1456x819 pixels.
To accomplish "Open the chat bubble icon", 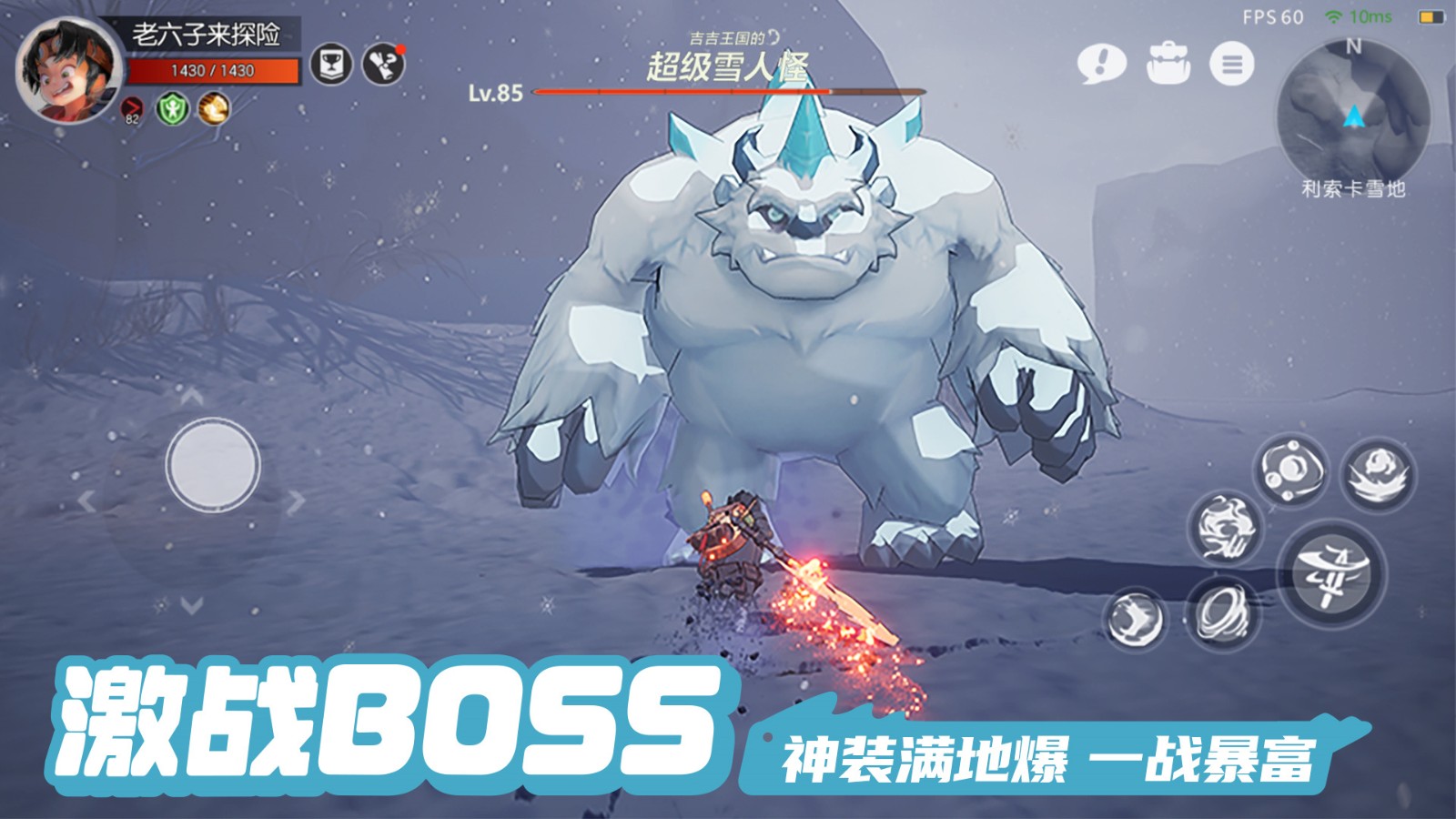I will pos(1102,66).
